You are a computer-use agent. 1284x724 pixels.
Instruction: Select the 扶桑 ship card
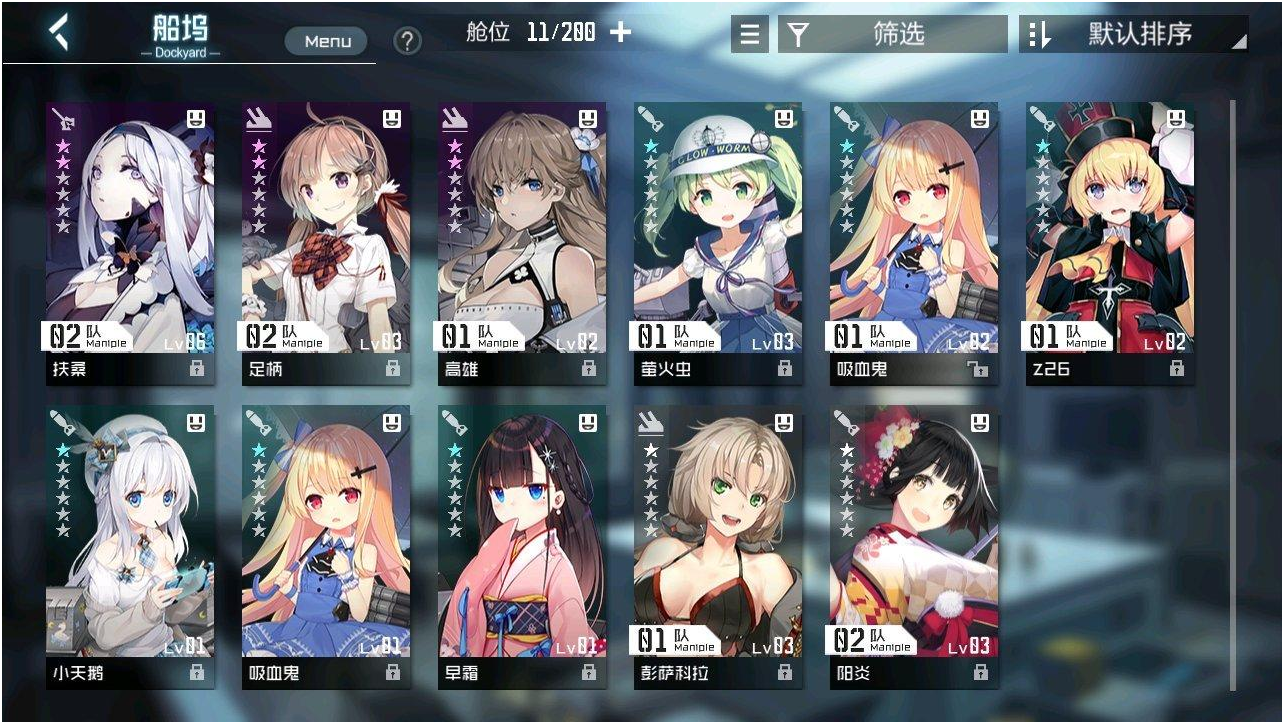130,240
